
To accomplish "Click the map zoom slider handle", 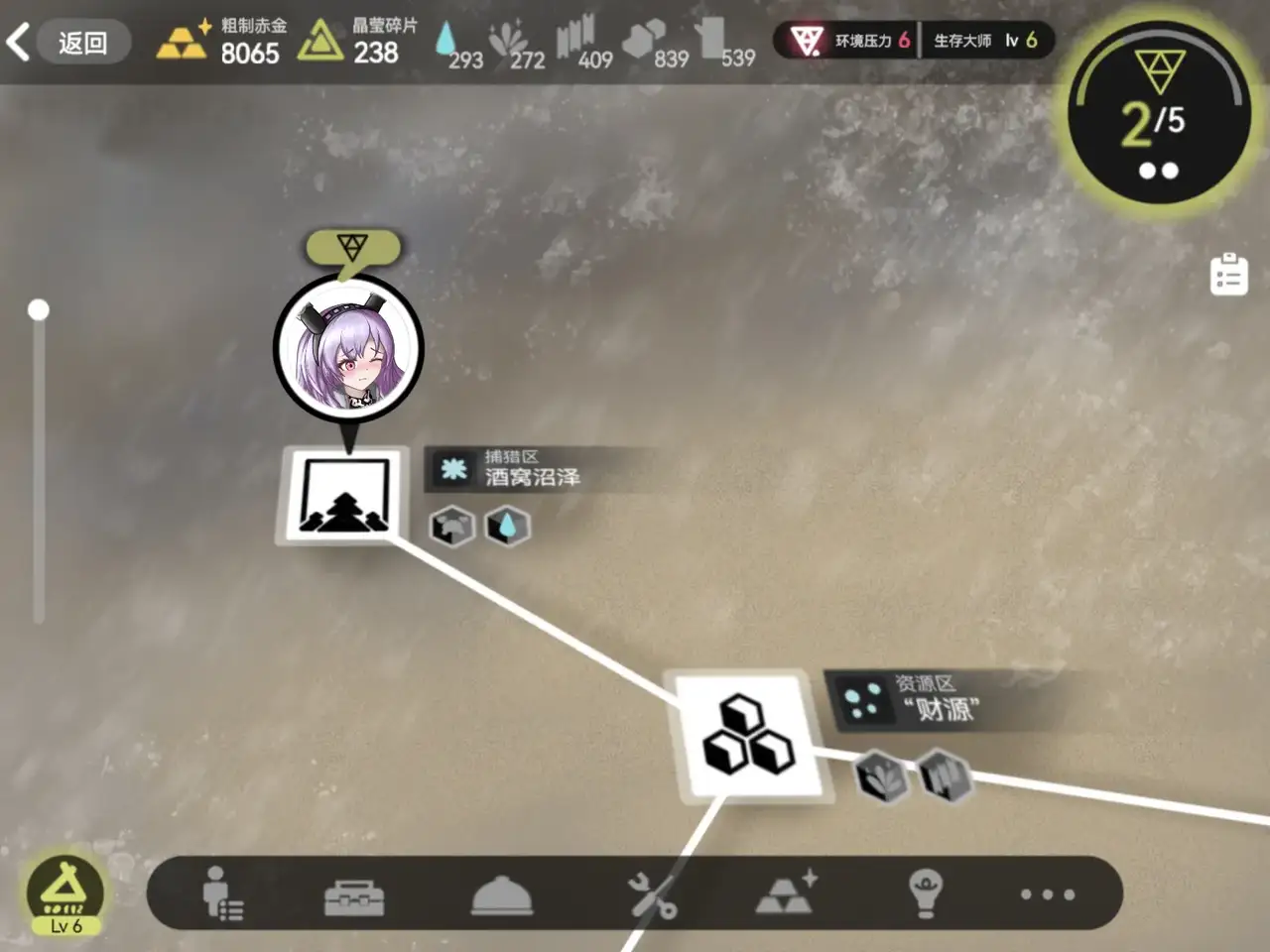I will (39, 310).
